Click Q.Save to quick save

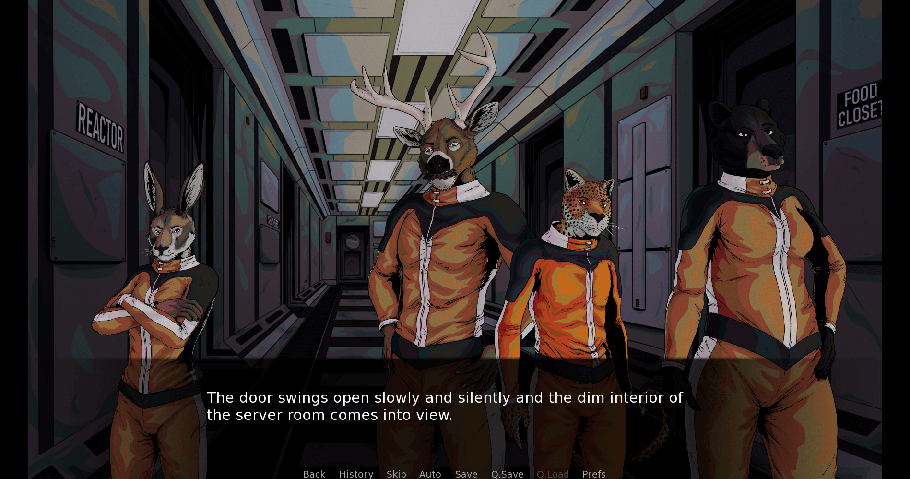(508, 474)
